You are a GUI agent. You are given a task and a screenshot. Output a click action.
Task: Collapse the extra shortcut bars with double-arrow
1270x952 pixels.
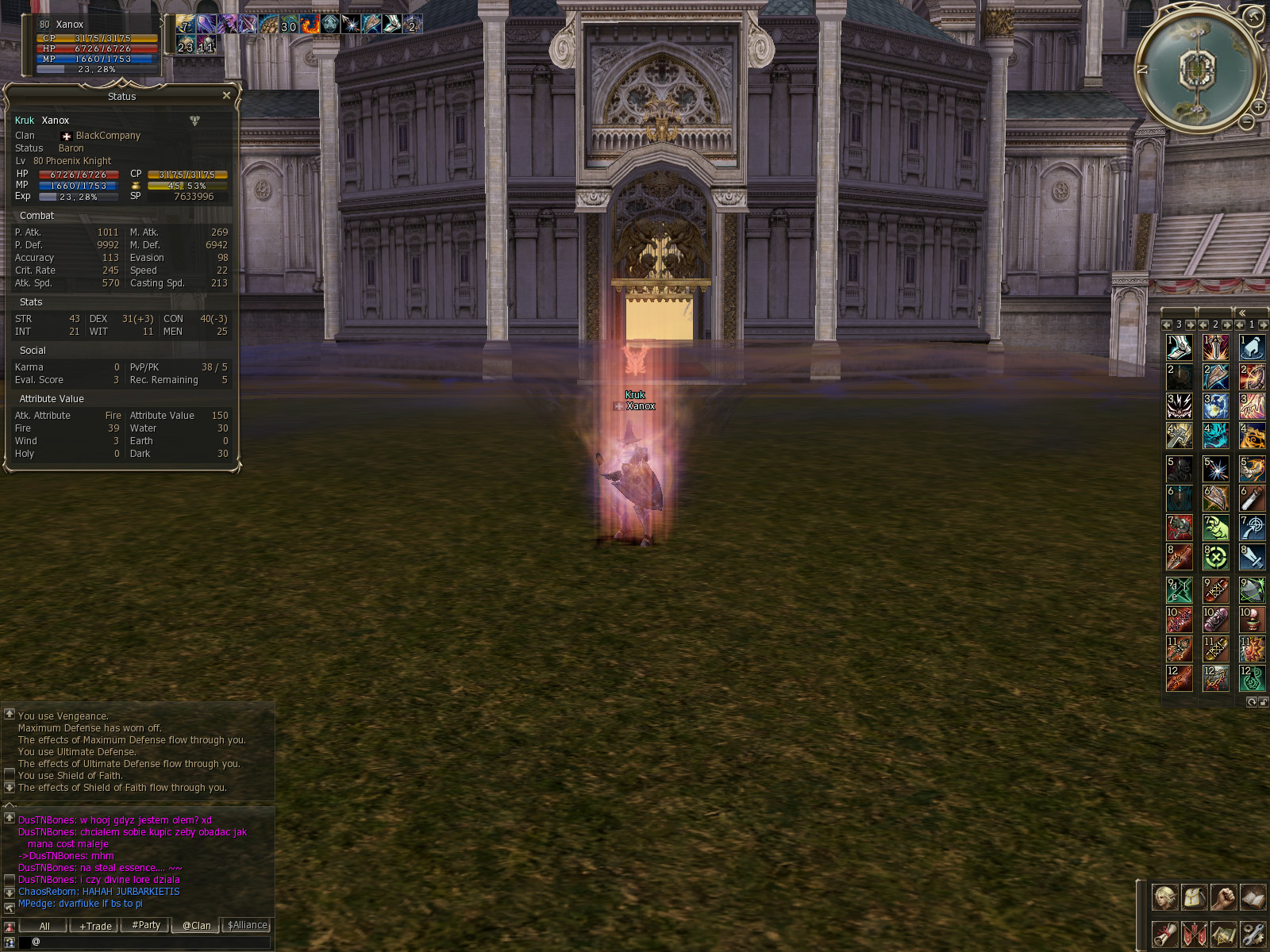pyautogui.click(x=1242, y=313)
